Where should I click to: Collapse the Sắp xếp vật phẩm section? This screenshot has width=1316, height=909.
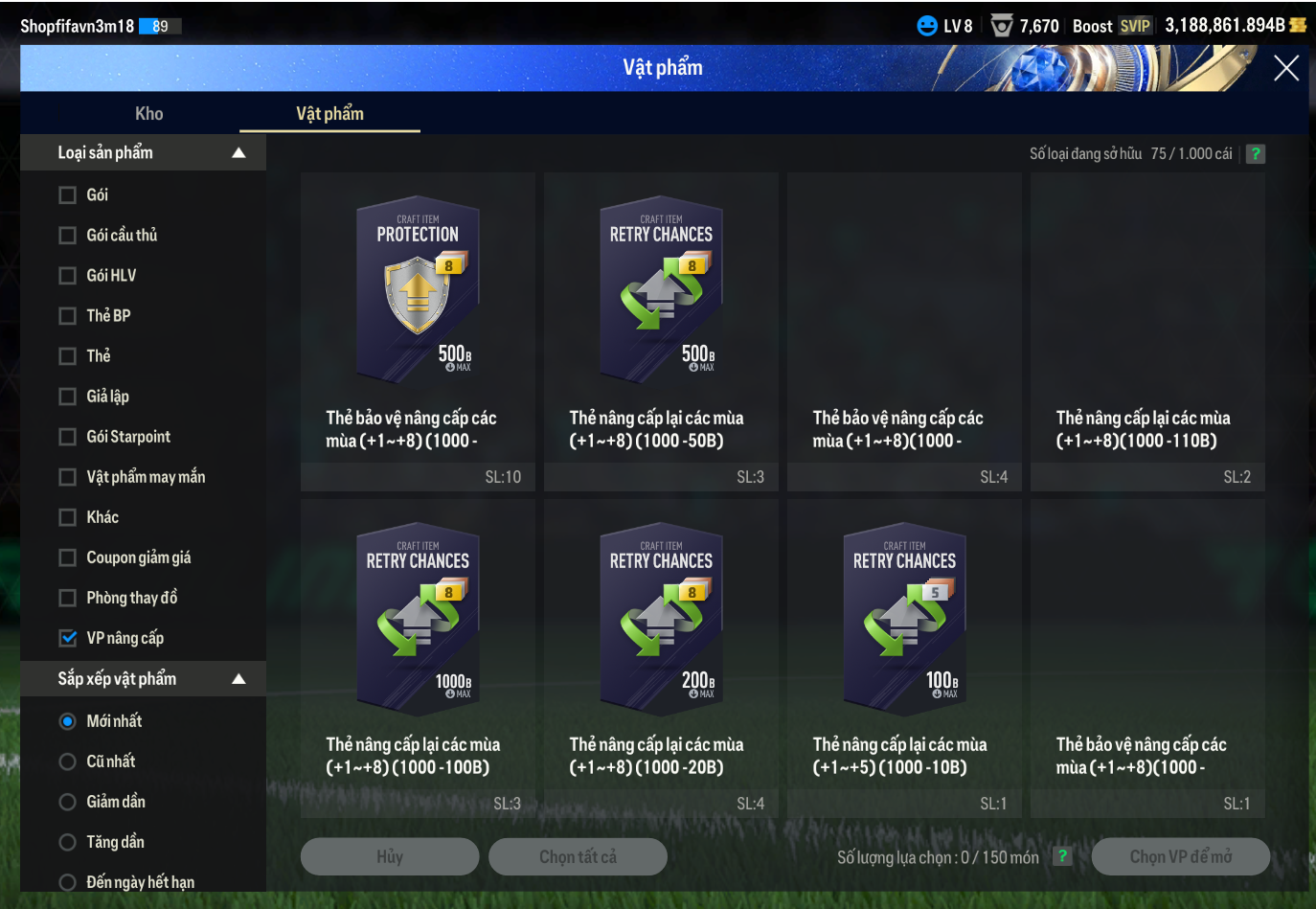click(238, 679)
